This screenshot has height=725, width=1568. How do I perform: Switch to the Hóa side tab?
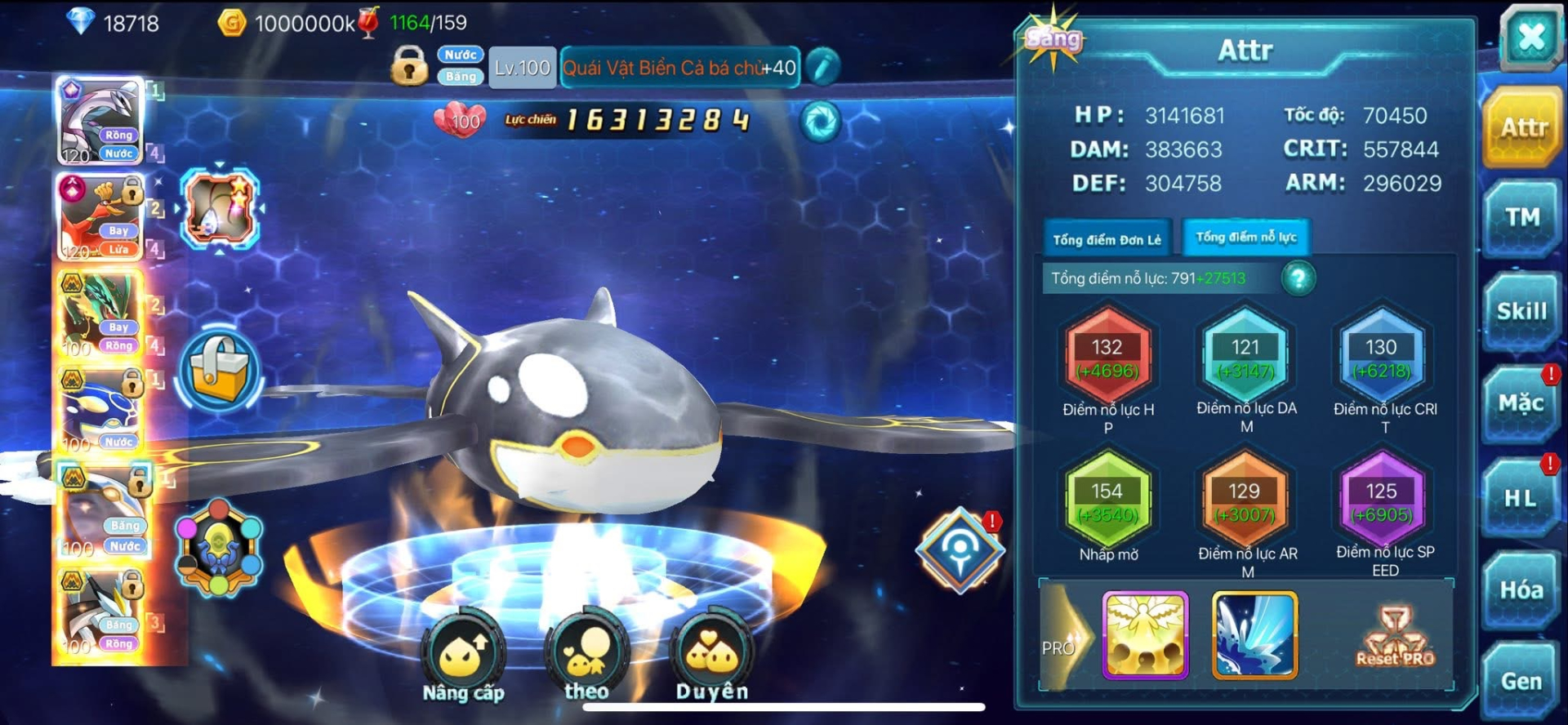(x=1521, y=590)
